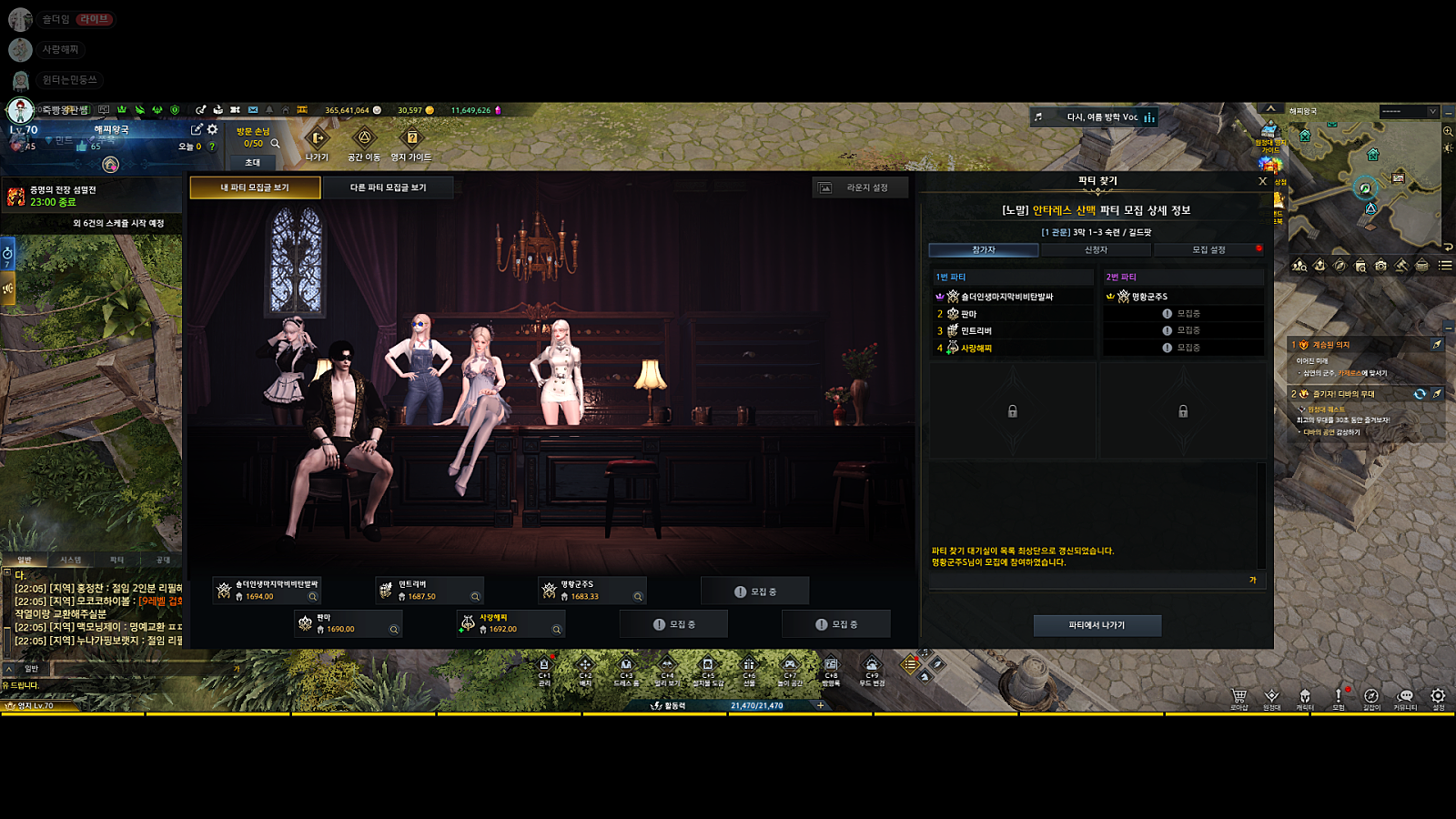Open the 커뮤니티 community menu
1456x819 pixels.
(1405, 697)
